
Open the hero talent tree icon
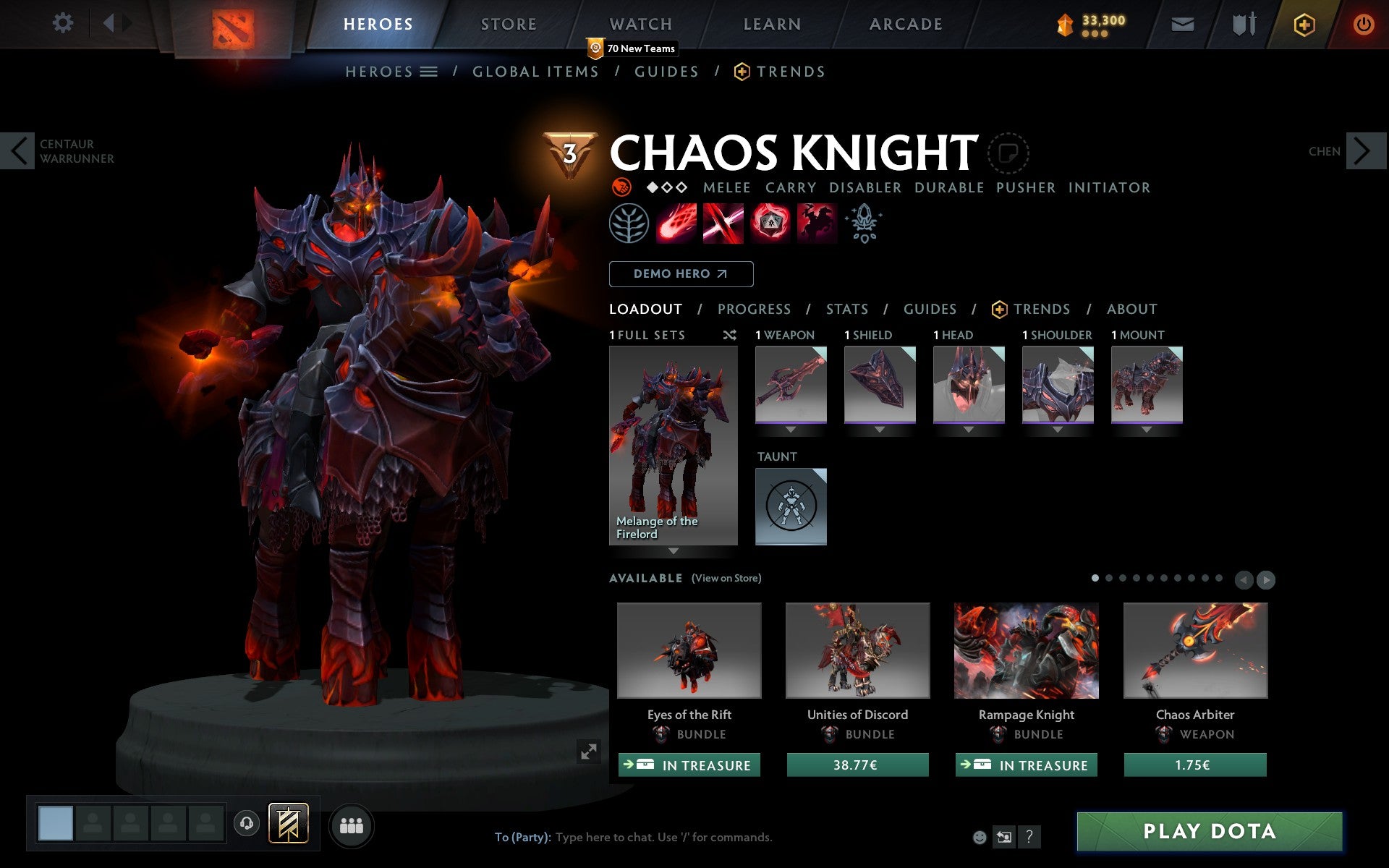tap(628, 224)
